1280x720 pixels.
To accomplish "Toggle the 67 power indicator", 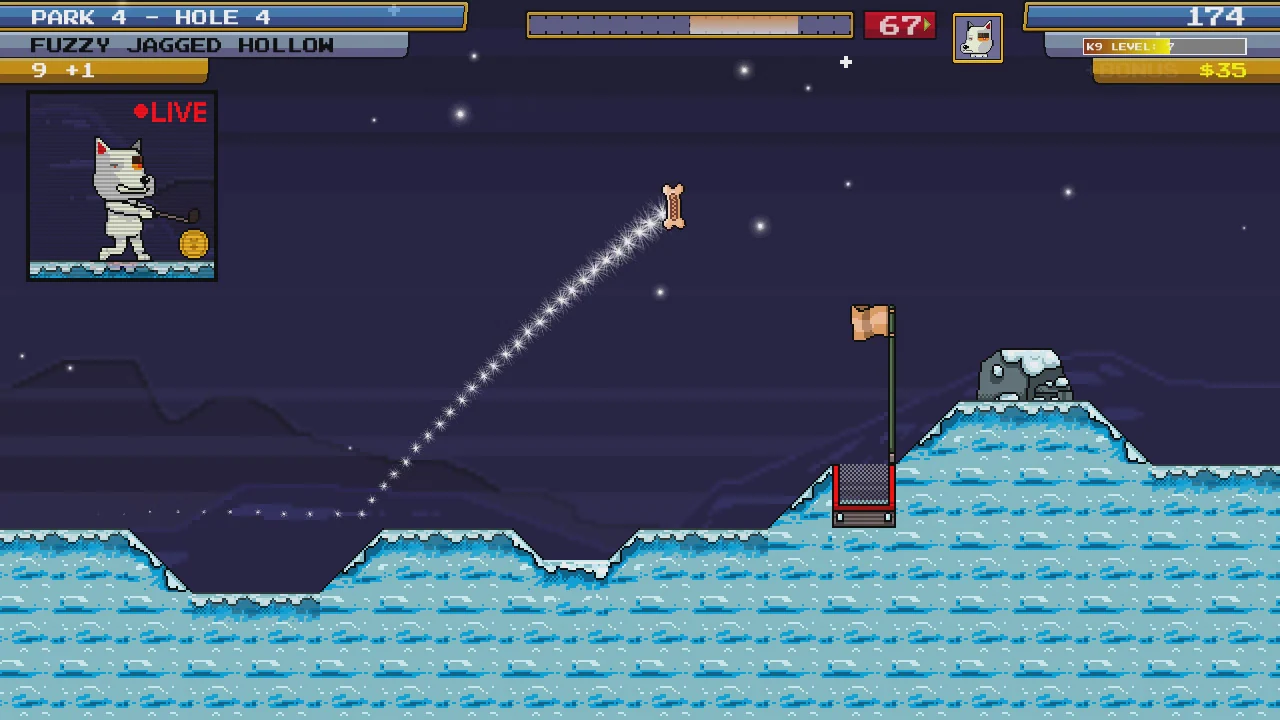I will 898,25.
